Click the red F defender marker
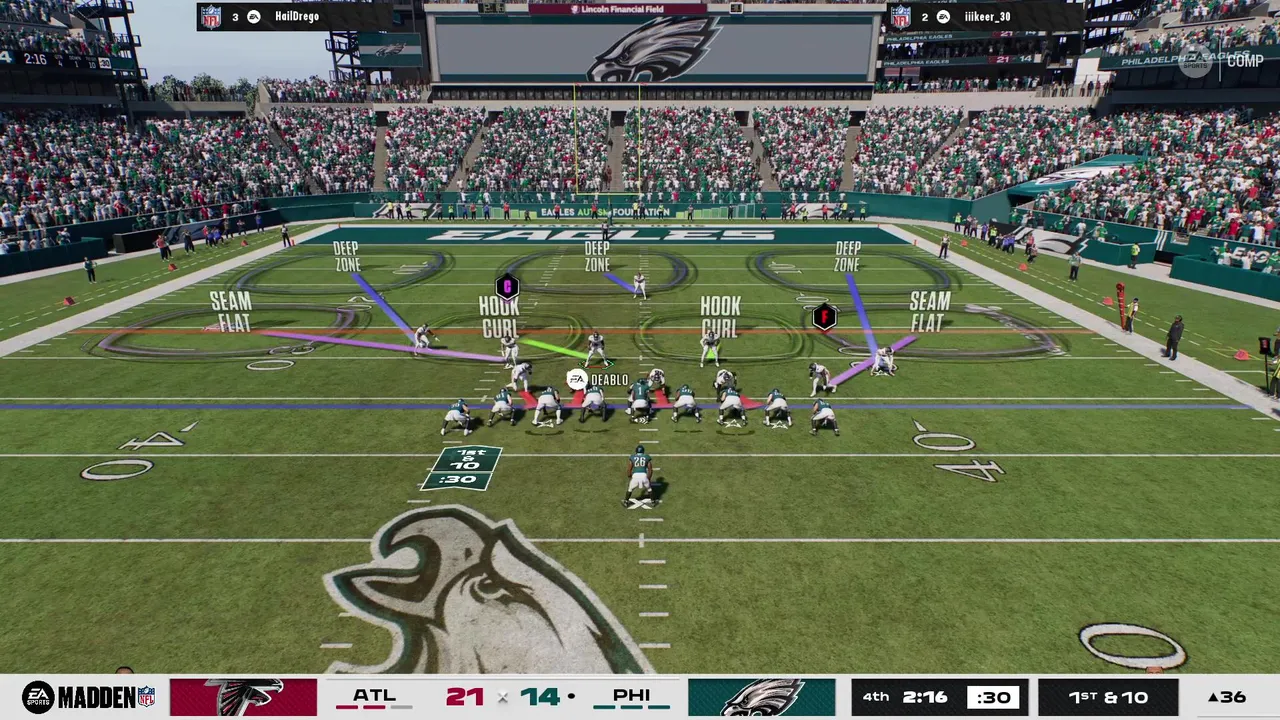 pyautogui.click(x=824, y=317)
